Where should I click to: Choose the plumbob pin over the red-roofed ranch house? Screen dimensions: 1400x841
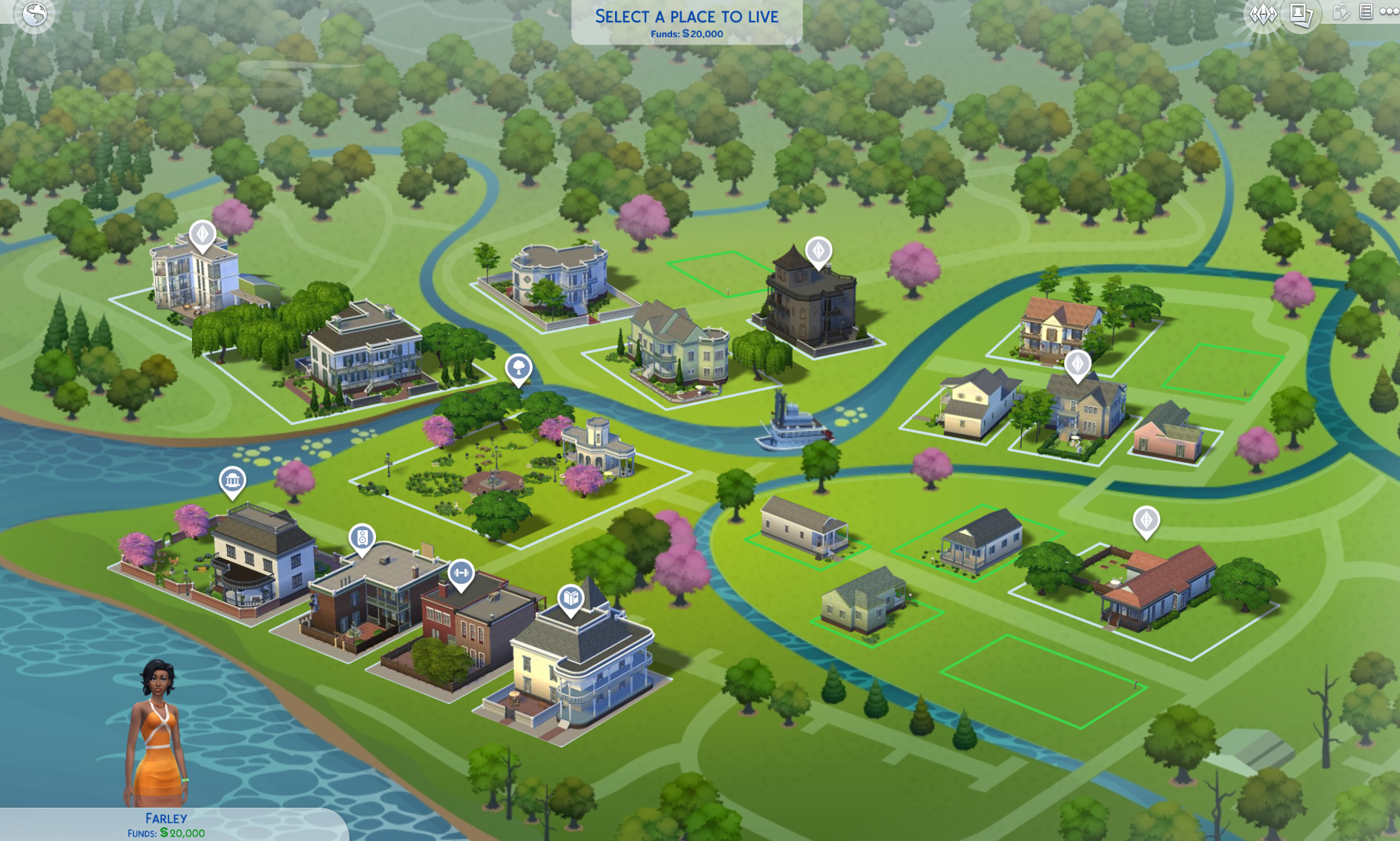pyautogui.click(x=1146, y=520)
